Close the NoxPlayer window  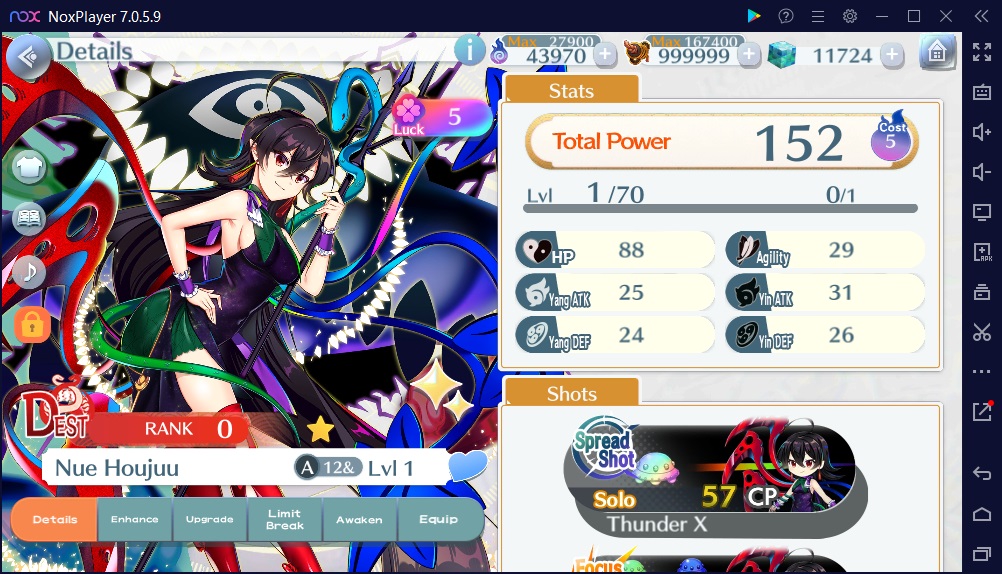(945, 16)
